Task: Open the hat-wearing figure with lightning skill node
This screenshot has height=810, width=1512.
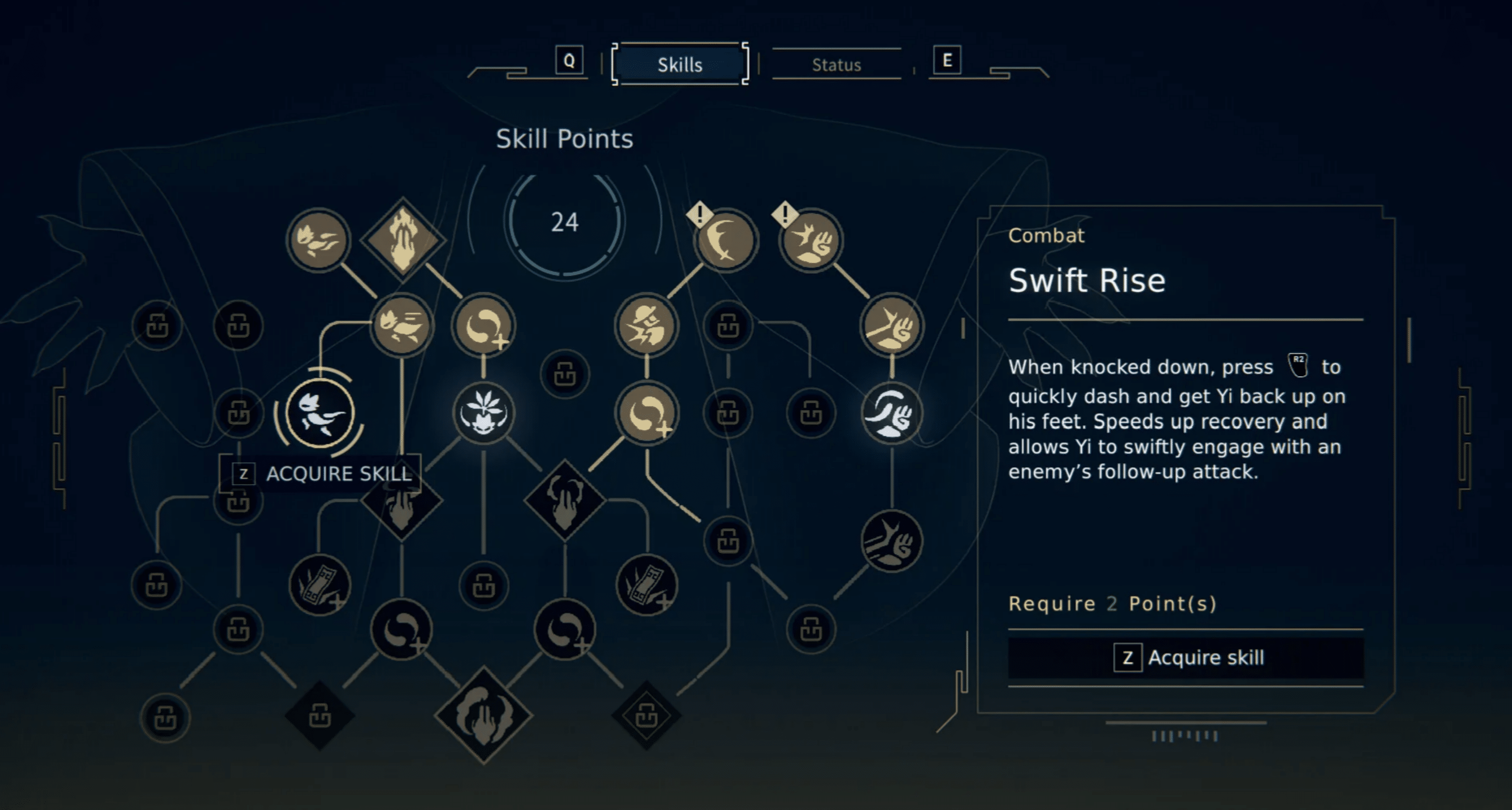Action: coord(646,326)
